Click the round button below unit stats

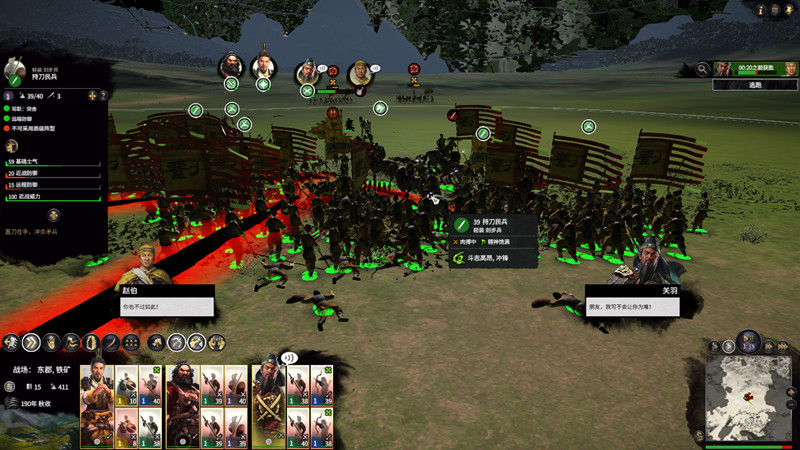[x=54, y=215]
